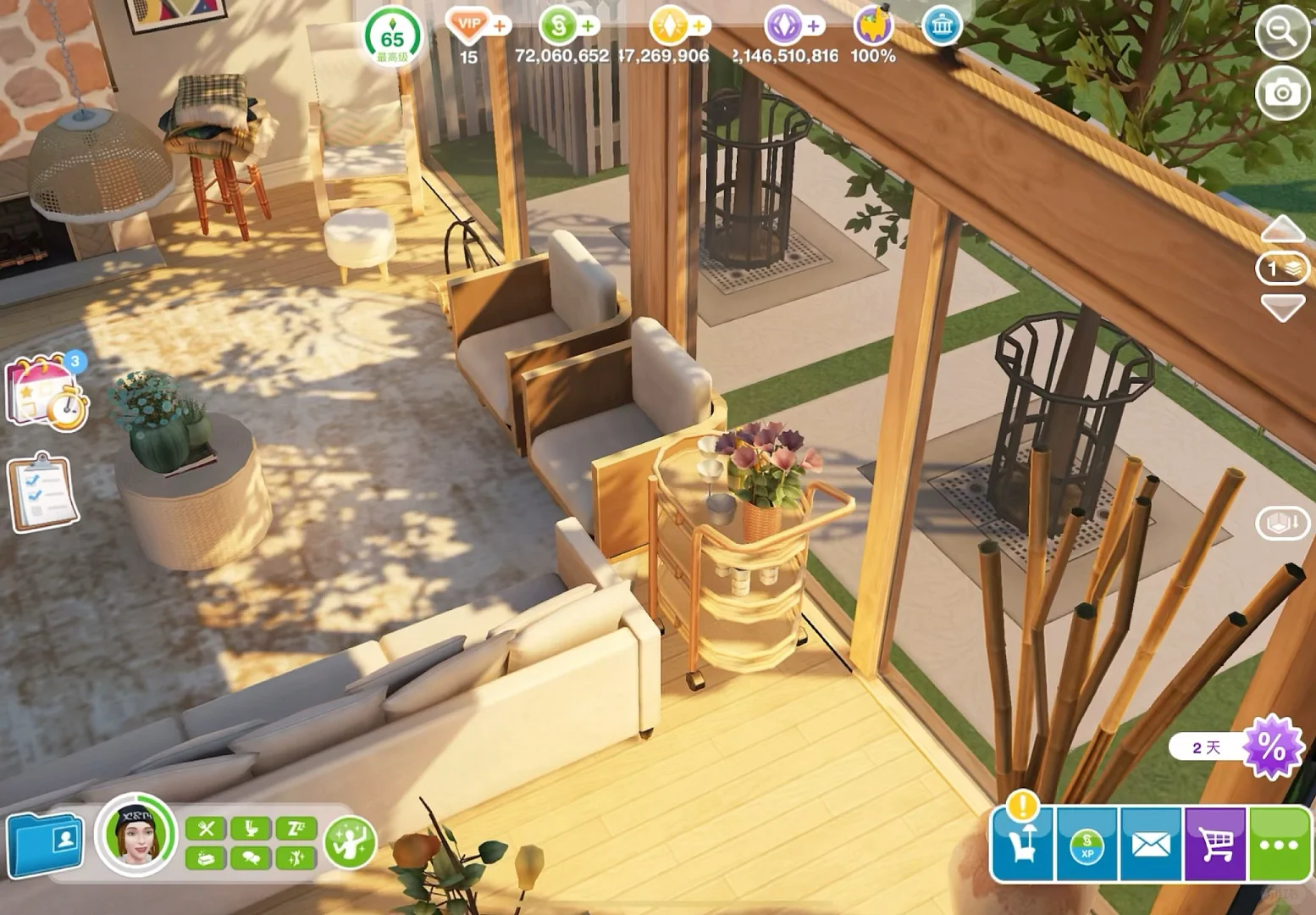Open the Simoleon XP goals button
The image size is (1316, 915).
(x=1087, y=845)
